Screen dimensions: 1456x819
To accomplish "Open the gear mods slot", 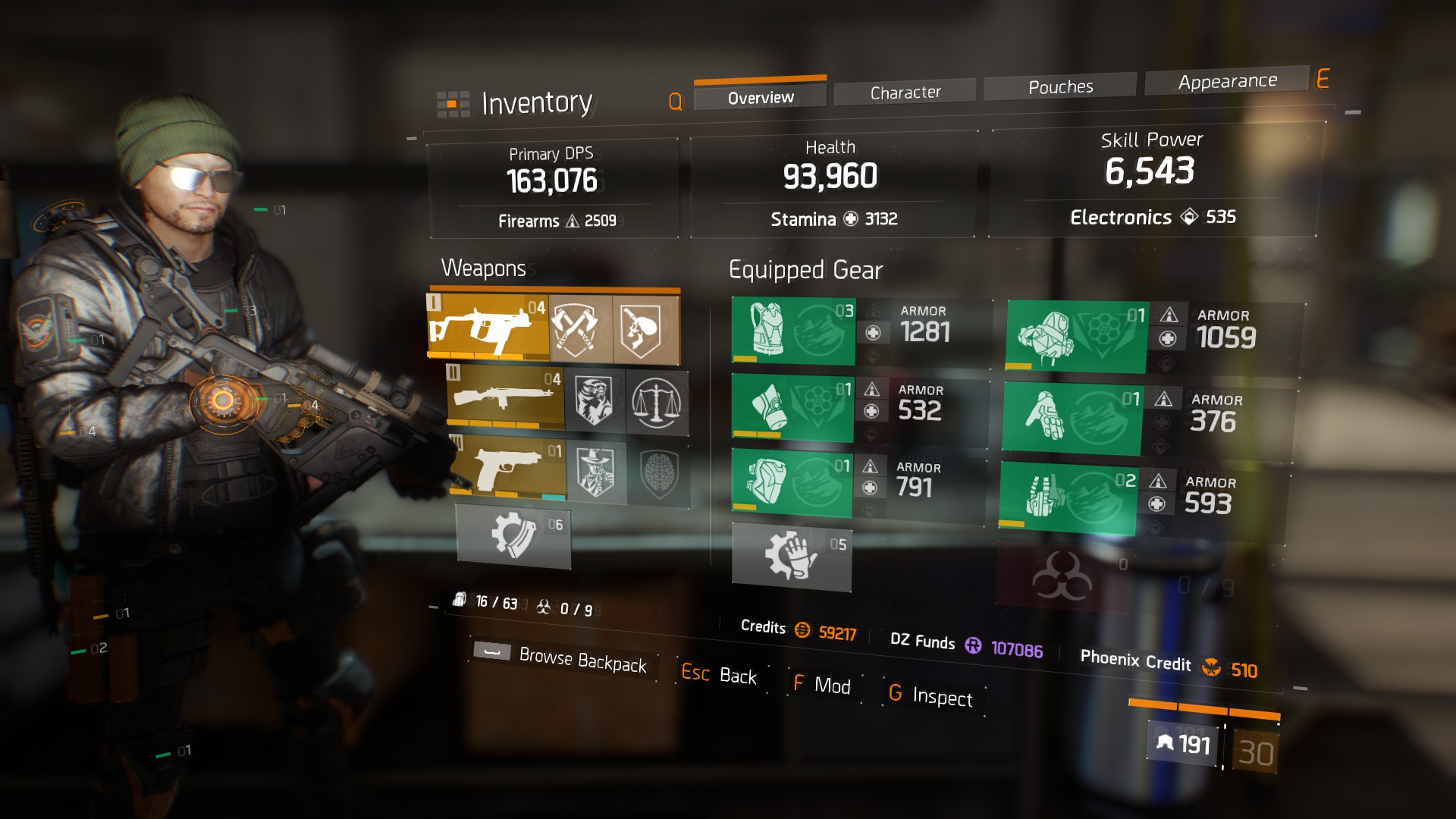I will coord(792,556).
